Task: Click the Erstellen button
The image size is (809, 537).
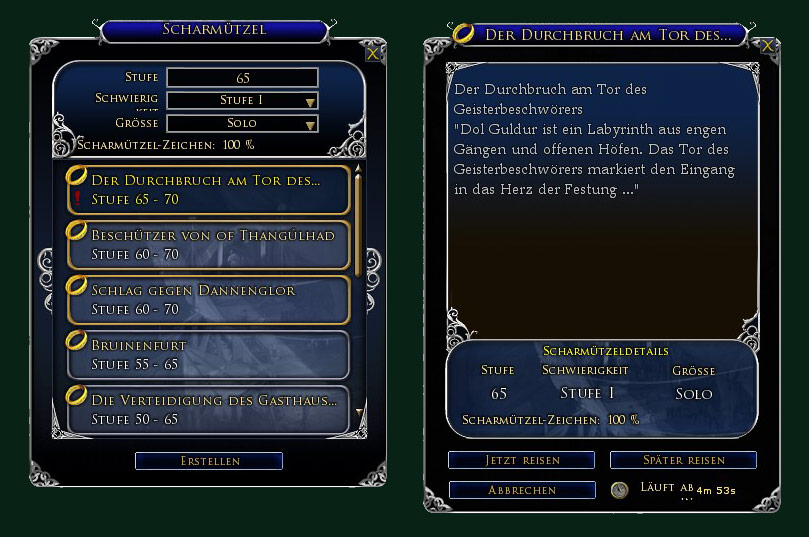Action: point(209,461)
